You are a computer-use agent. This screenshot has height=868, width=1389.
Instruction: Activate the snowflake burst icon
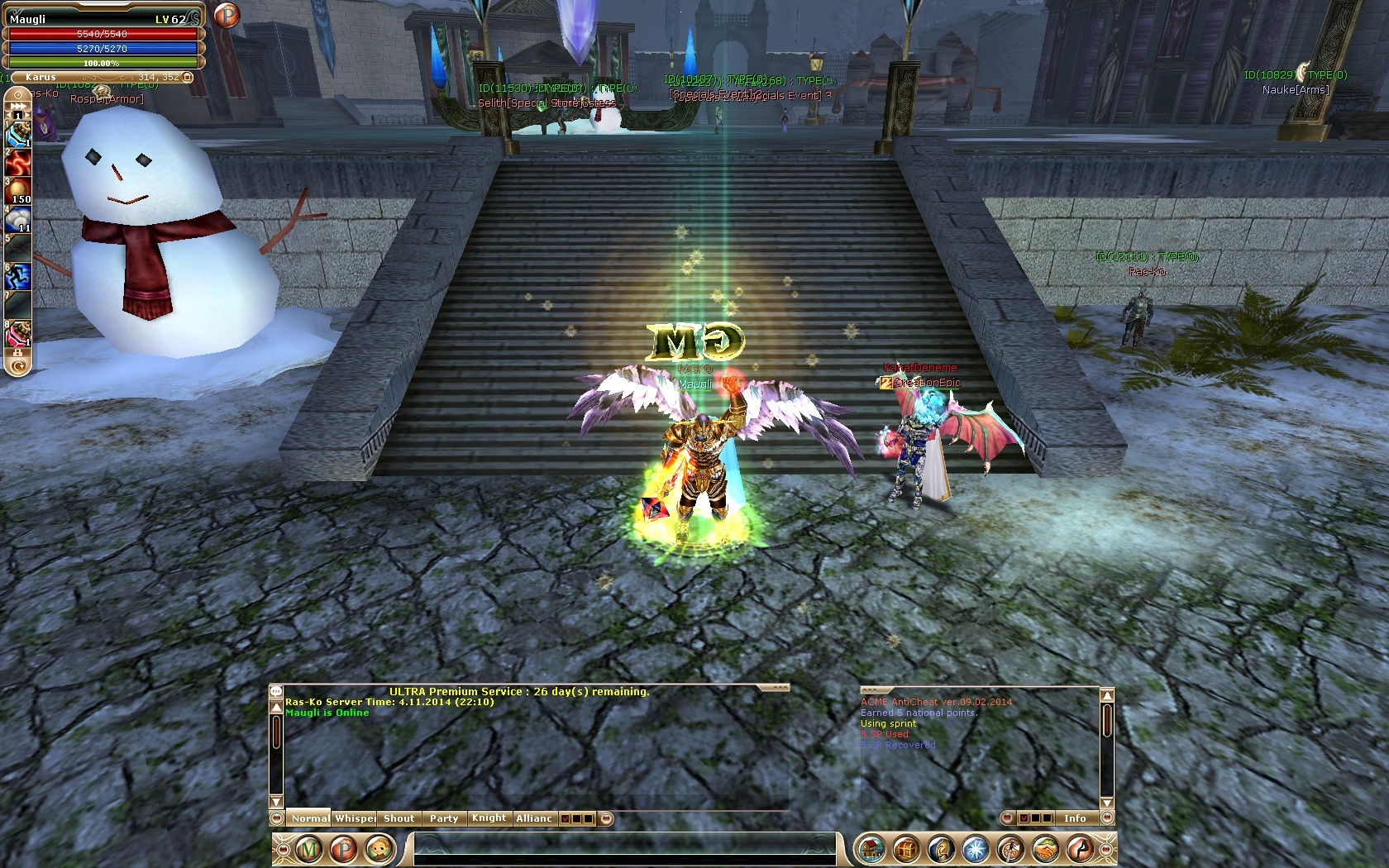click(x=976, y=849)
